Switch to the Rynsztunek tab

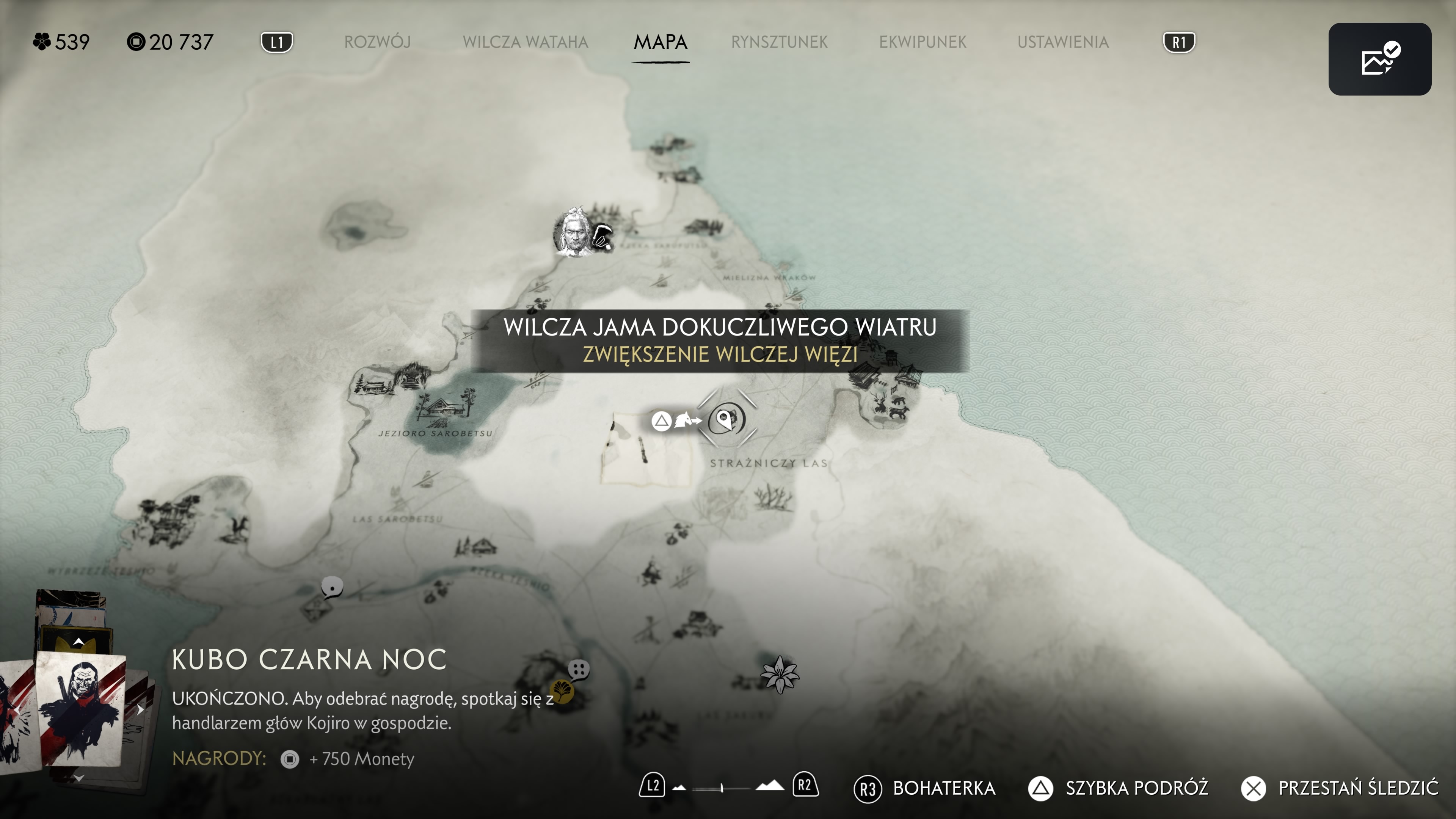pyautogui.click(x=779, y=42)
